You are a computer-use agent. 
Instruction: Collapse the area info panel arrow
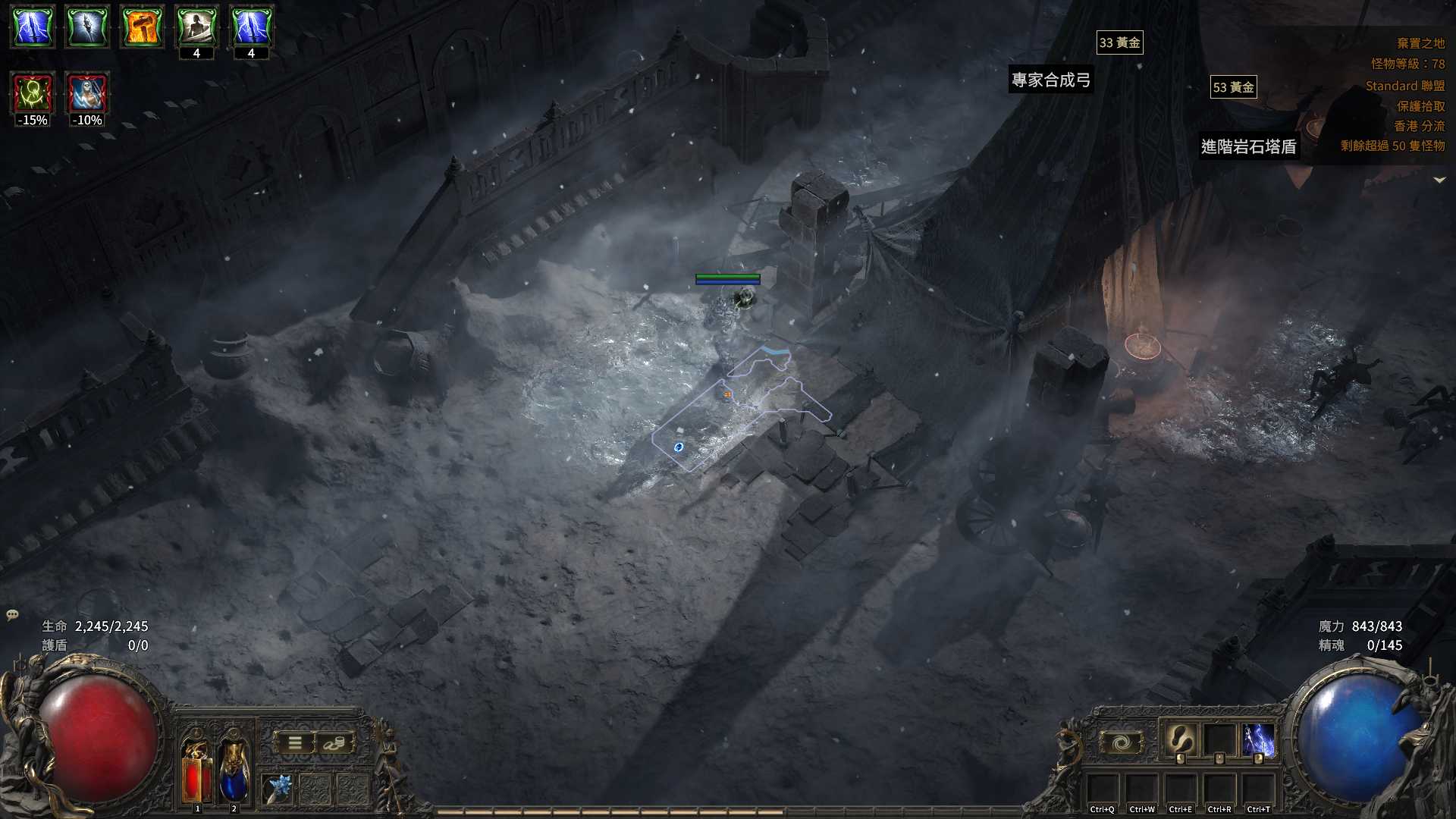pos(1439,180)
